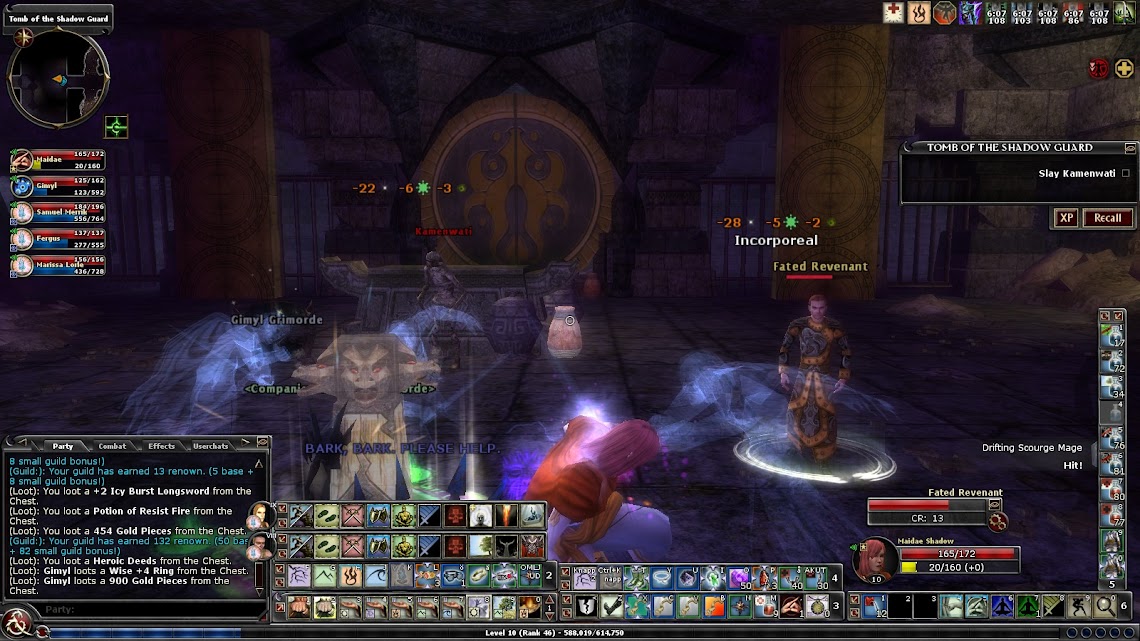This screenshot has height=641, width=1140.
Task: Open the gear icon on target panel
Action: tap(996, 520)
